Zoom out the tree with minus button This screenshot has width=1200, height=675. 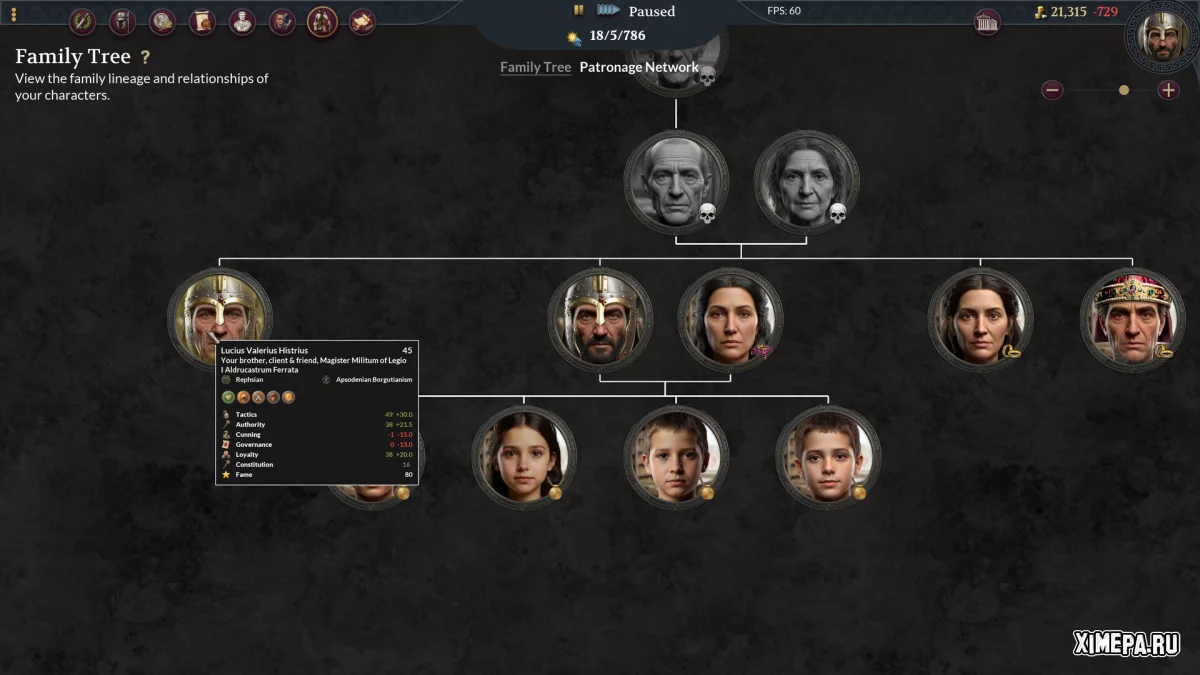pyautogui.click(x=1052, y=90)
